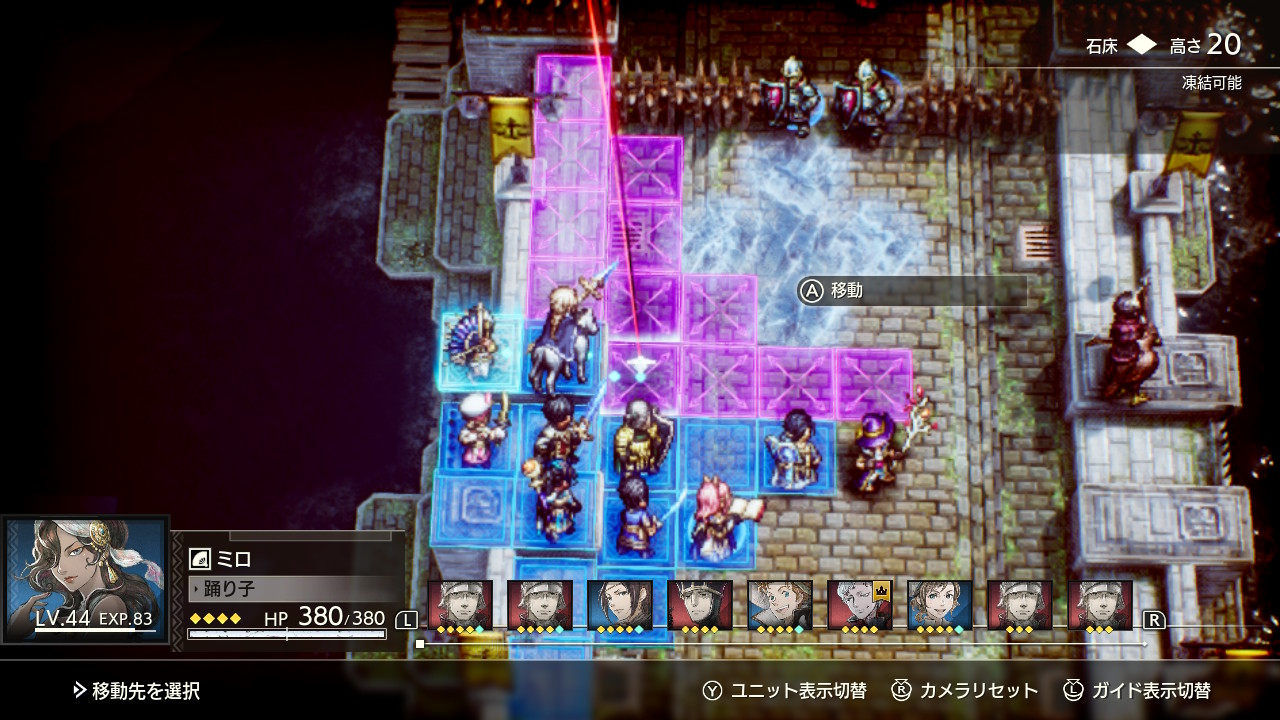The image size is (1280, 720).
Task: Choose the brown-haired girl turn order portrait
Action: click(939, 604)
